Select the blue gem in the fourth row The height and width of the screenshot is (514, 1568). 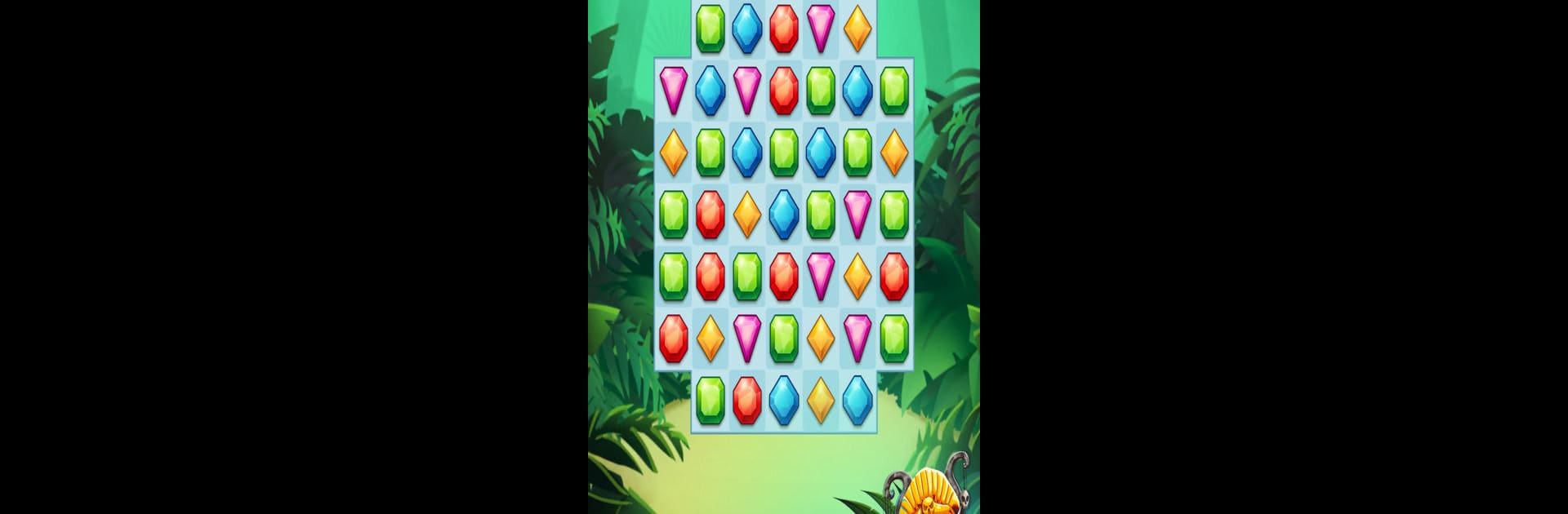tap(783, 215)
